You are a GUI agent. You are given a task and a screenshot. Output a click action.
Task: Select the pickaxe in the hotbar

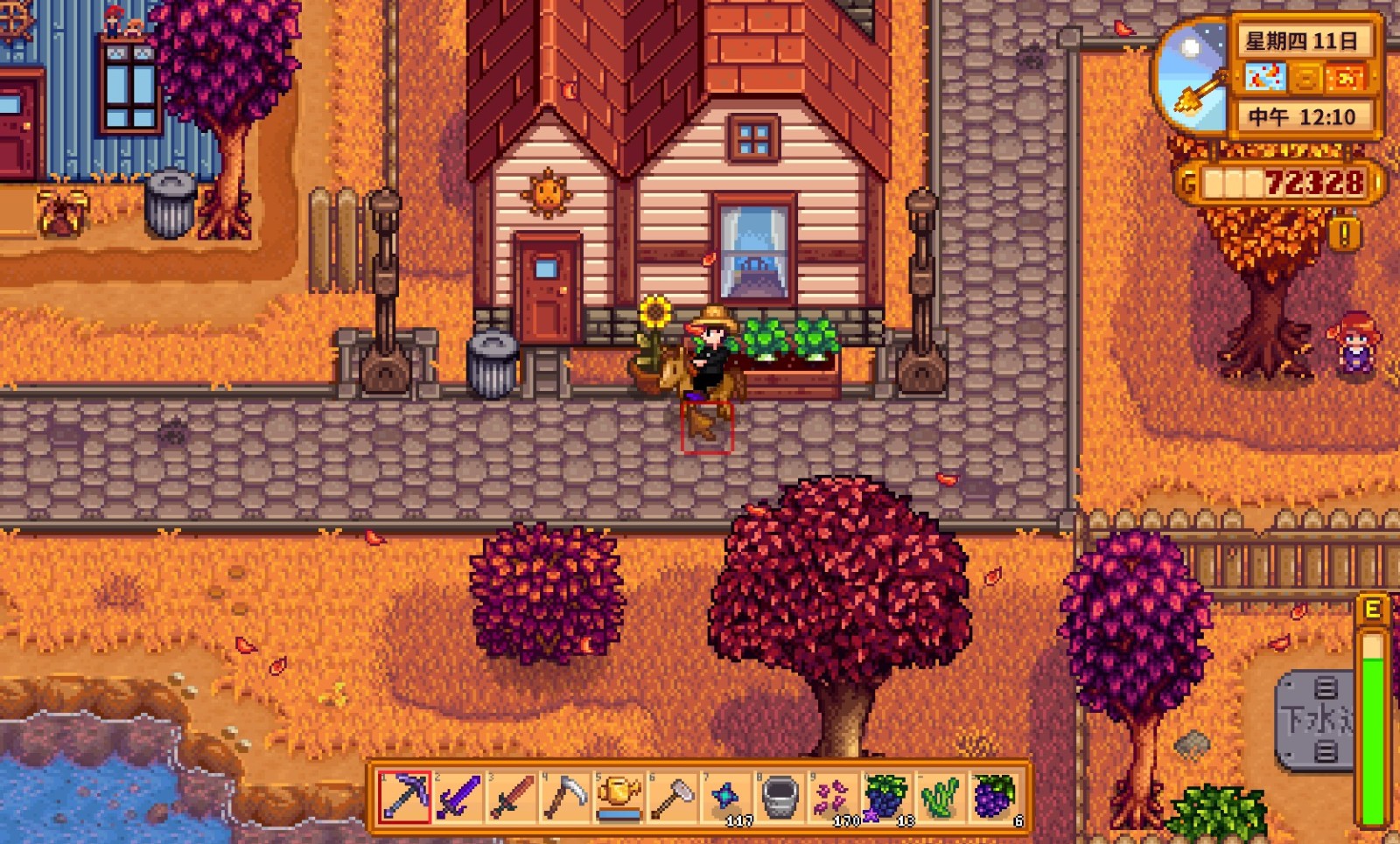(x=404, y=797)
